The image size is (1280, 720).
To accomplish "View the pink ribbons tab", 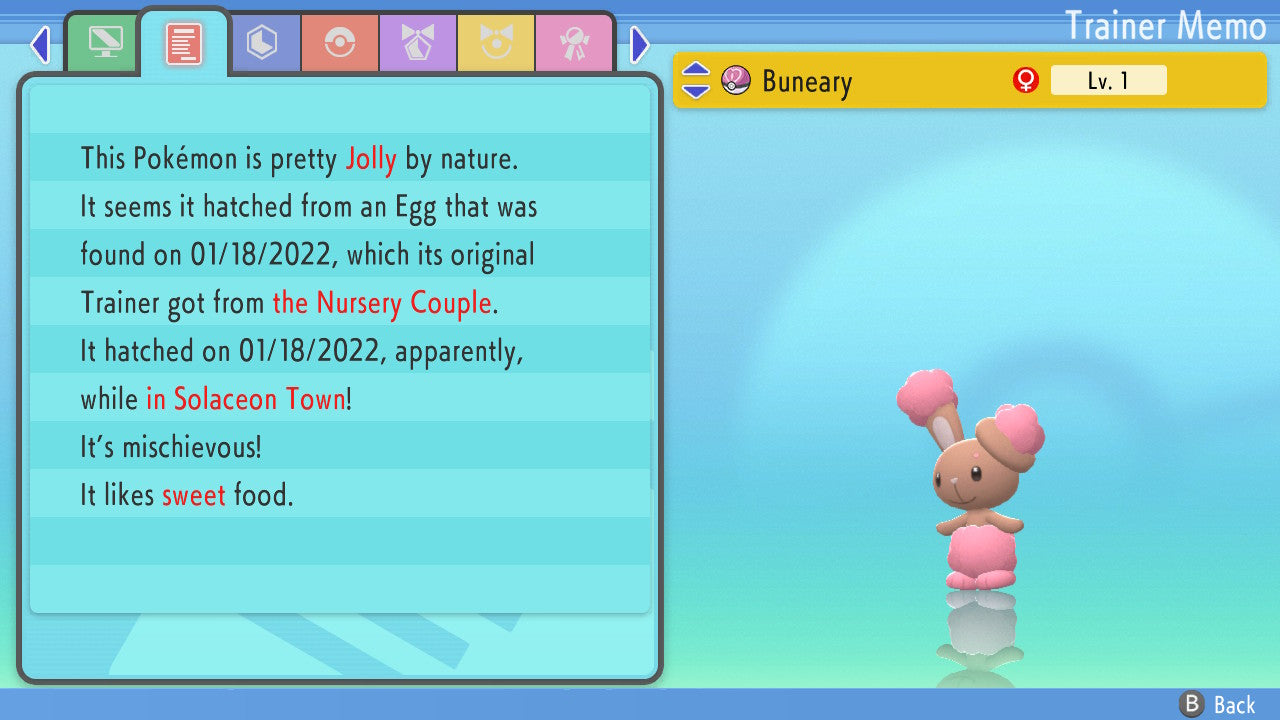I will [x=574, y=44].
